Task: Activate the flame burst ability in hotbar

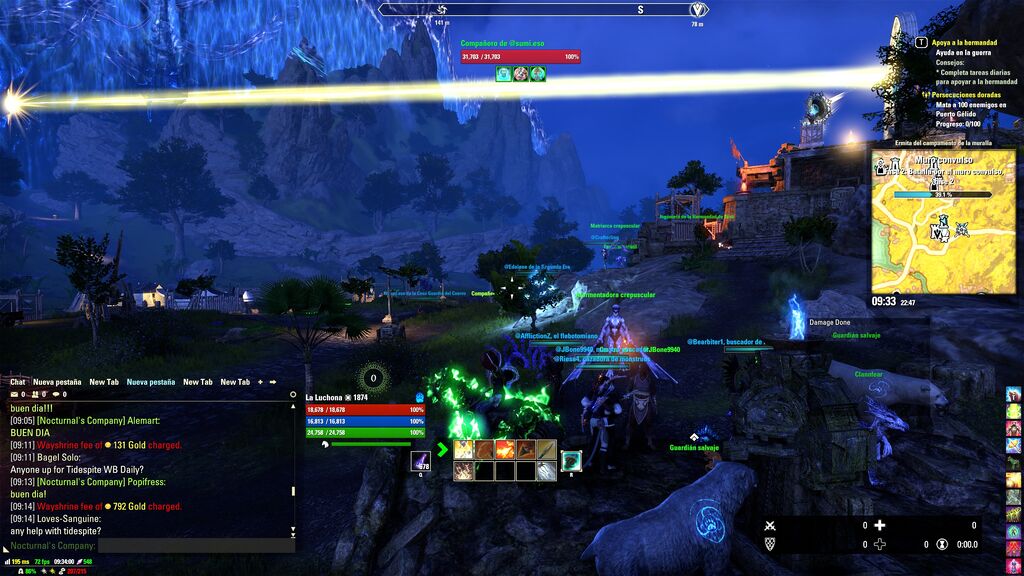Action: click(x=505, y=449)
